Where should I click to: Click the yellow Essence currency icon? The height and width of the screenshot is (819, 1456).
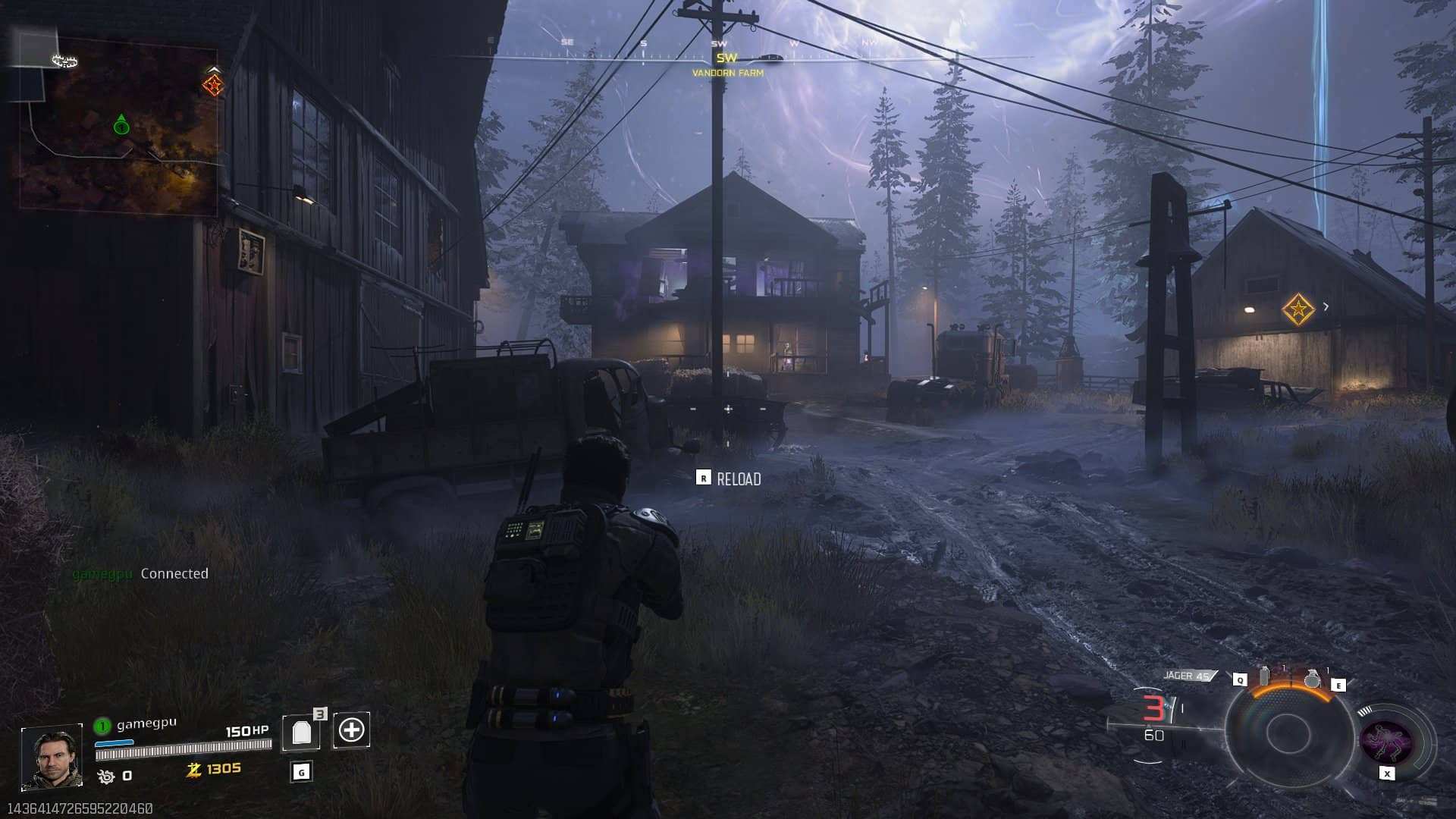194,770
